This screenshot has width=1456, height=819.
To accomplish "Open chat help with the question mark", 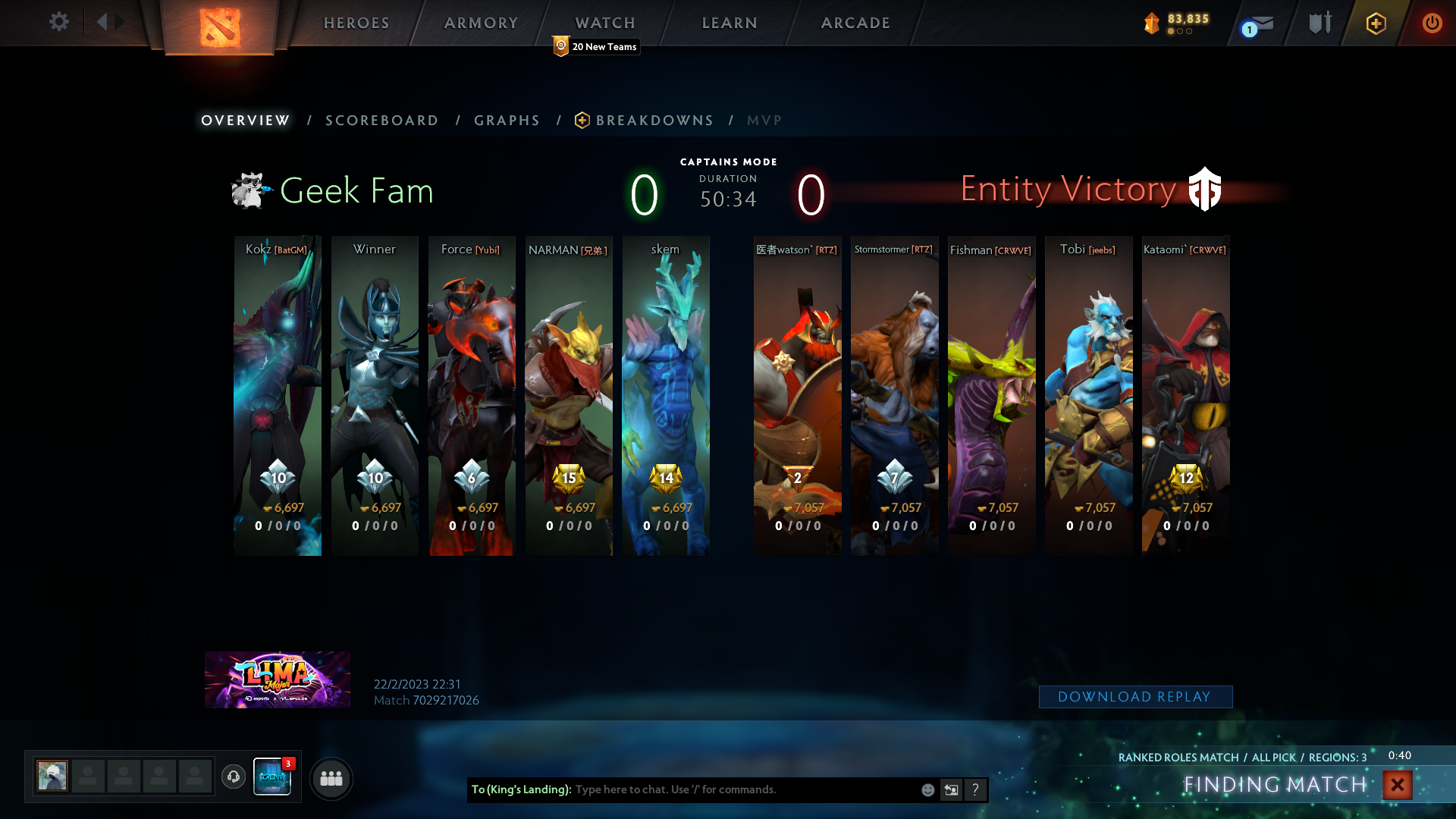I will 975,789.
